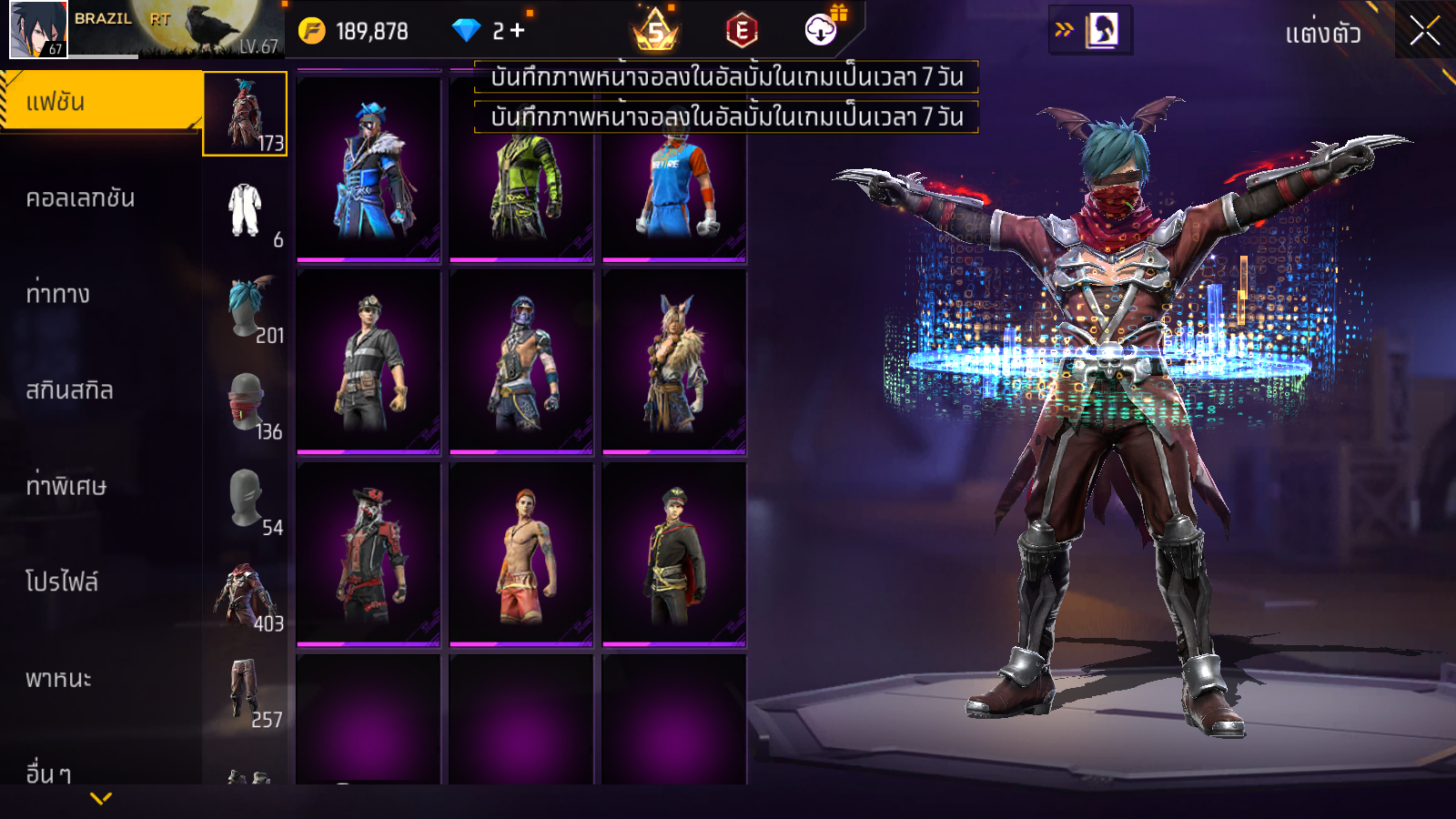Choose the fox-eared fur outfit
Screen dimensions: 1456x819
point(674,362)
